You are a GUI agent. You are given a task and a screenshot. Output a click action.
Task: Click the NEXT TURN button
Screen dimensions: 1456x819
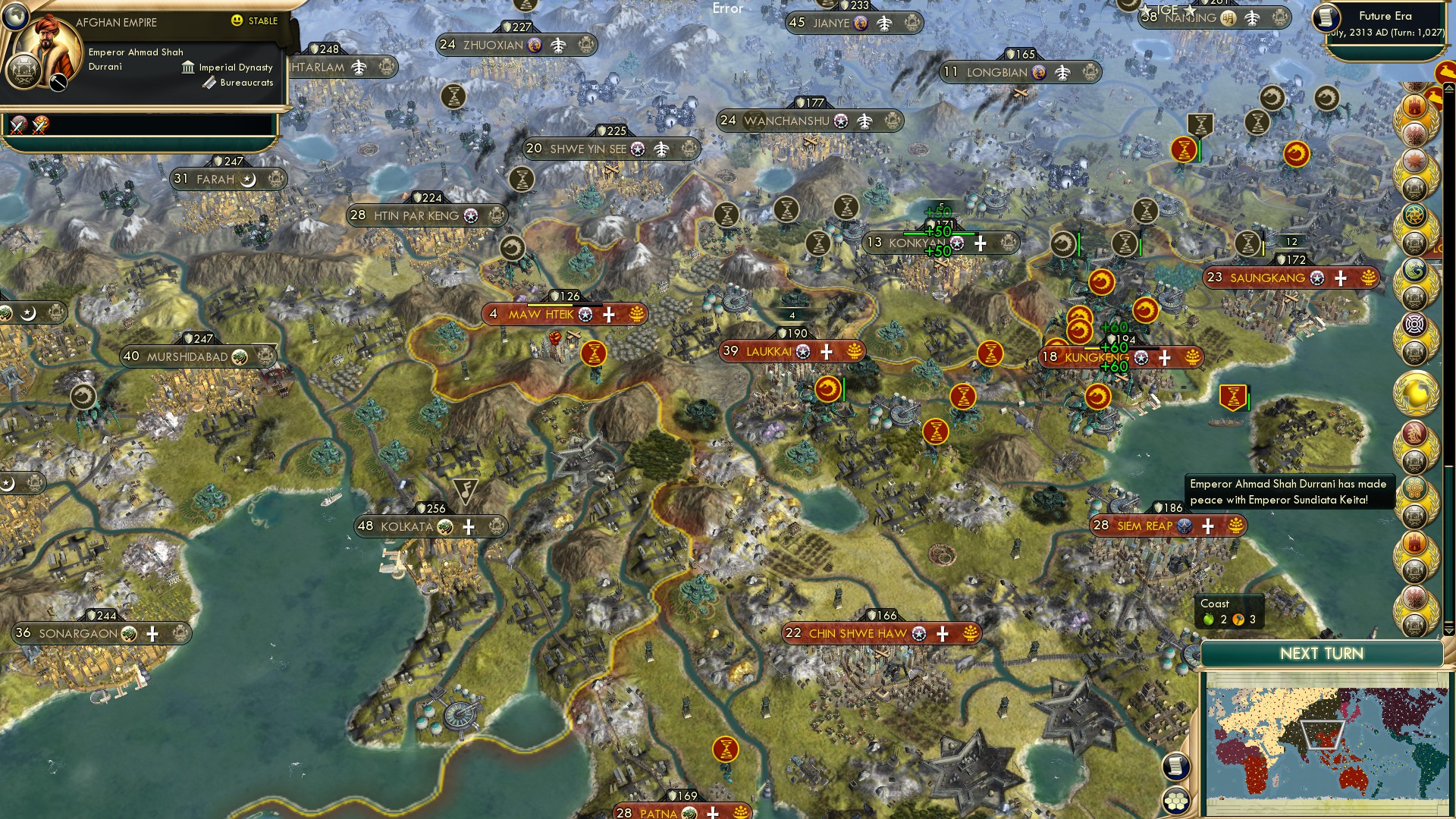point(1321,654)
